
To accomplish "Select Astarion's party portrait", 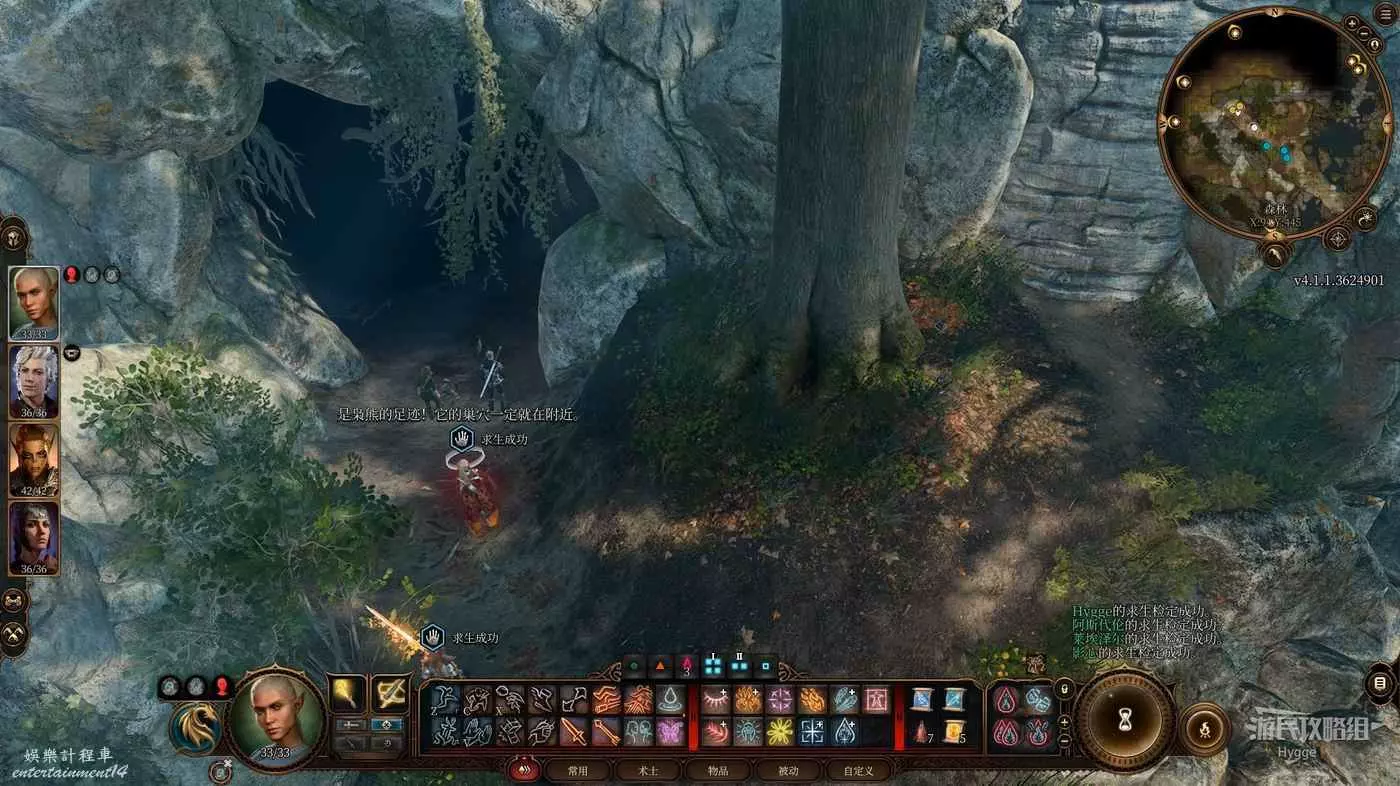I will 34,382.
